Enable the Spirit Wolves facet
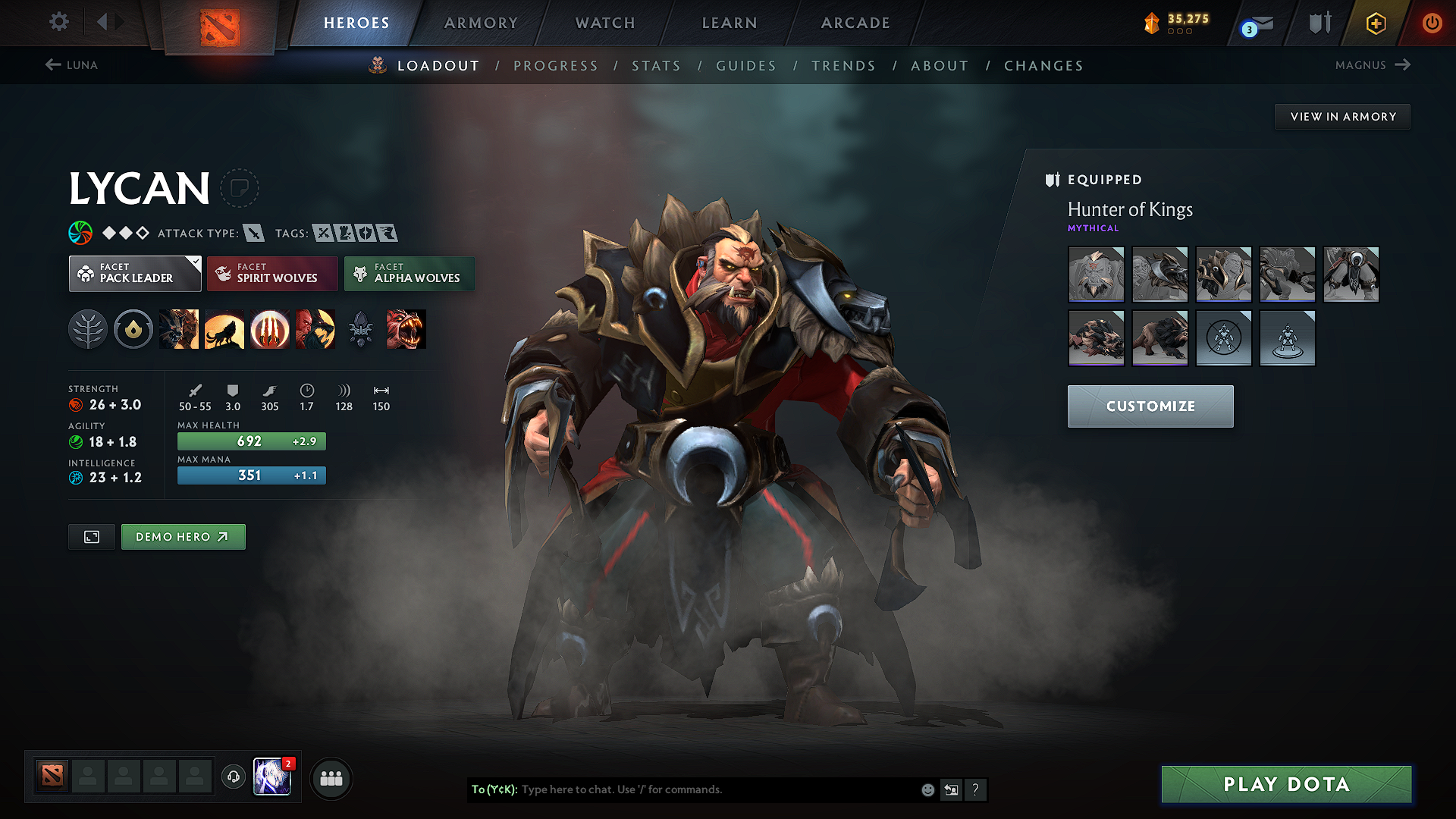This screenshot has height=819, width=1456. 272,274
